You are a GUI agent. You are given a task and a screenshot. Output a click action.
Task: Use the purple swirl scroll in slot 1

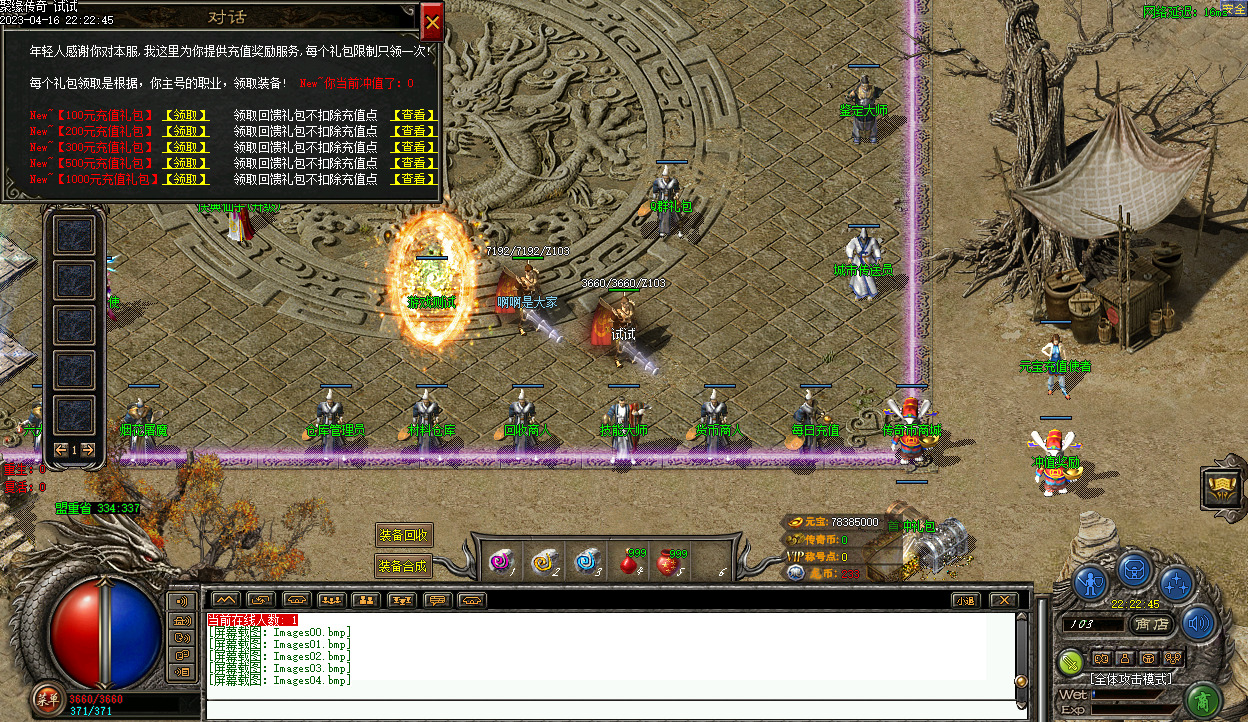click(499, 563)
